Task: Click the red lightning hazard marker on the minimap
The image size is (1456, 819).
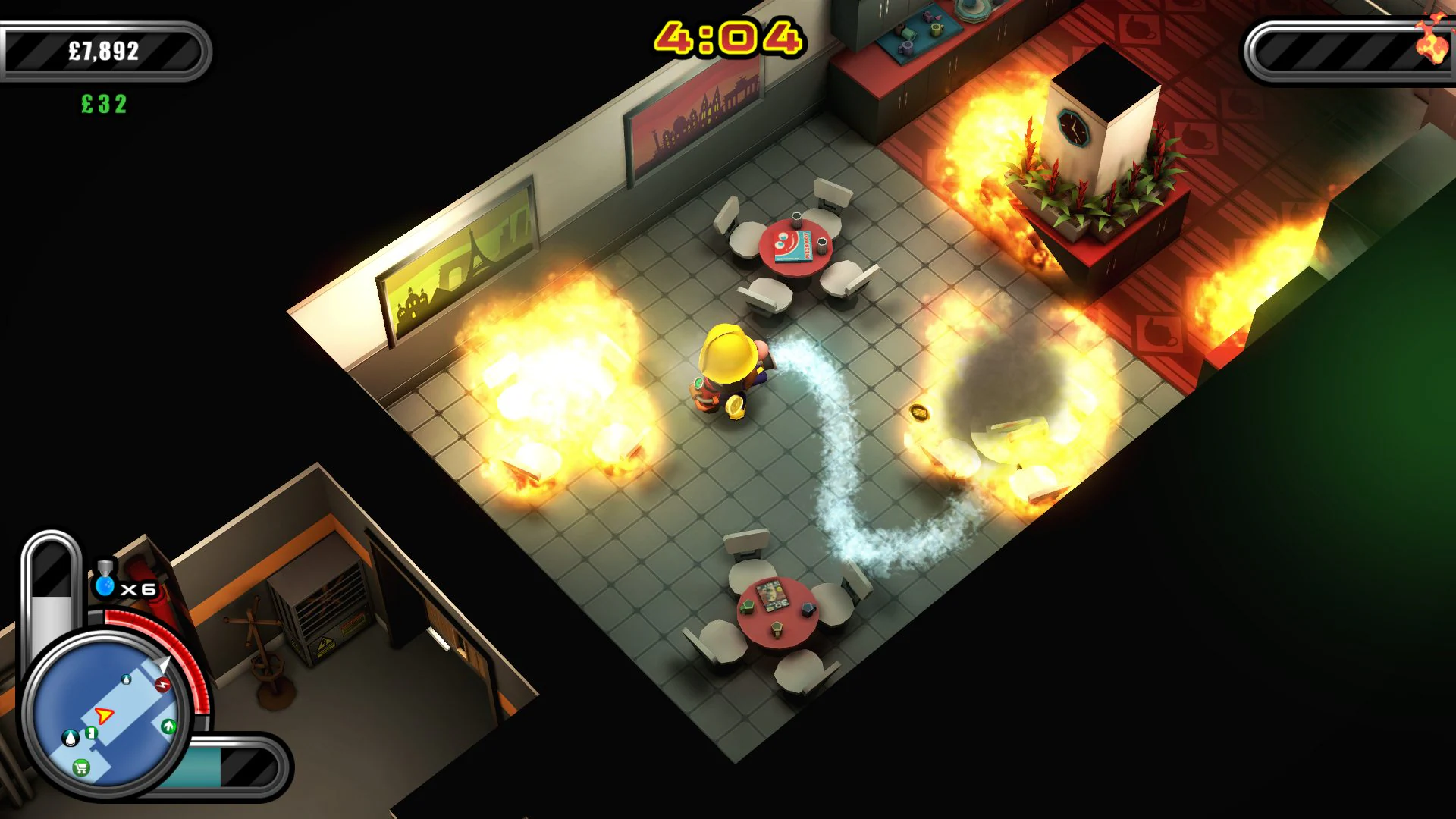Action: point(163,684)
